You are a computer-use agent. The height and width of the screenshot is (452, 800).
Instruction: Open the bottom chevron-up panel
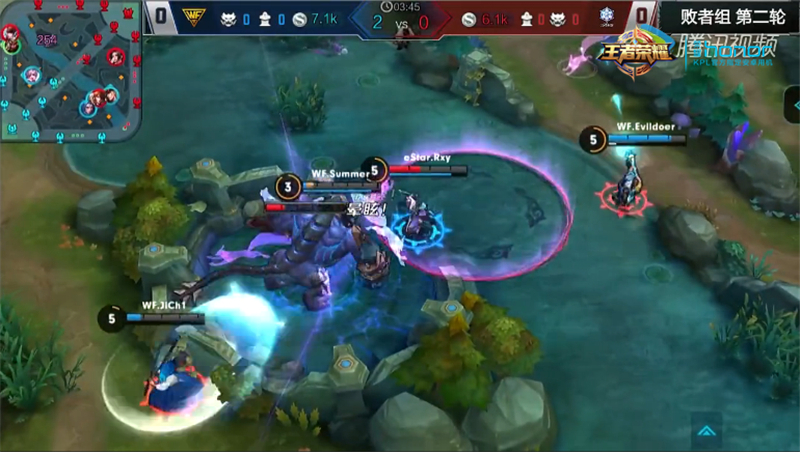[706, 431]
